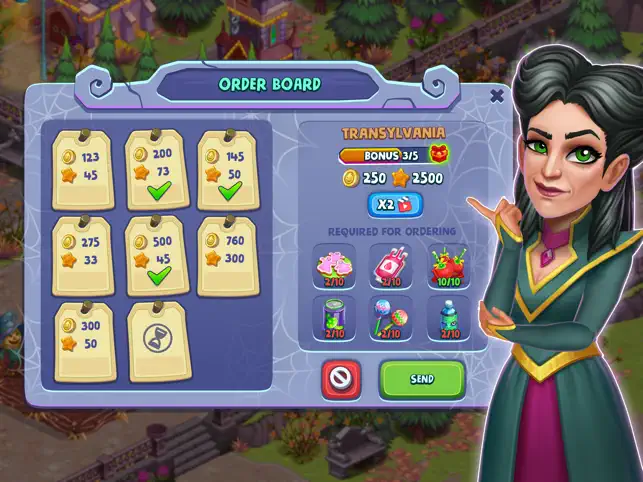This screenshot has height=482, width=643.
Task: Activate the X2 reward boost
Action: tap(394, 204)
